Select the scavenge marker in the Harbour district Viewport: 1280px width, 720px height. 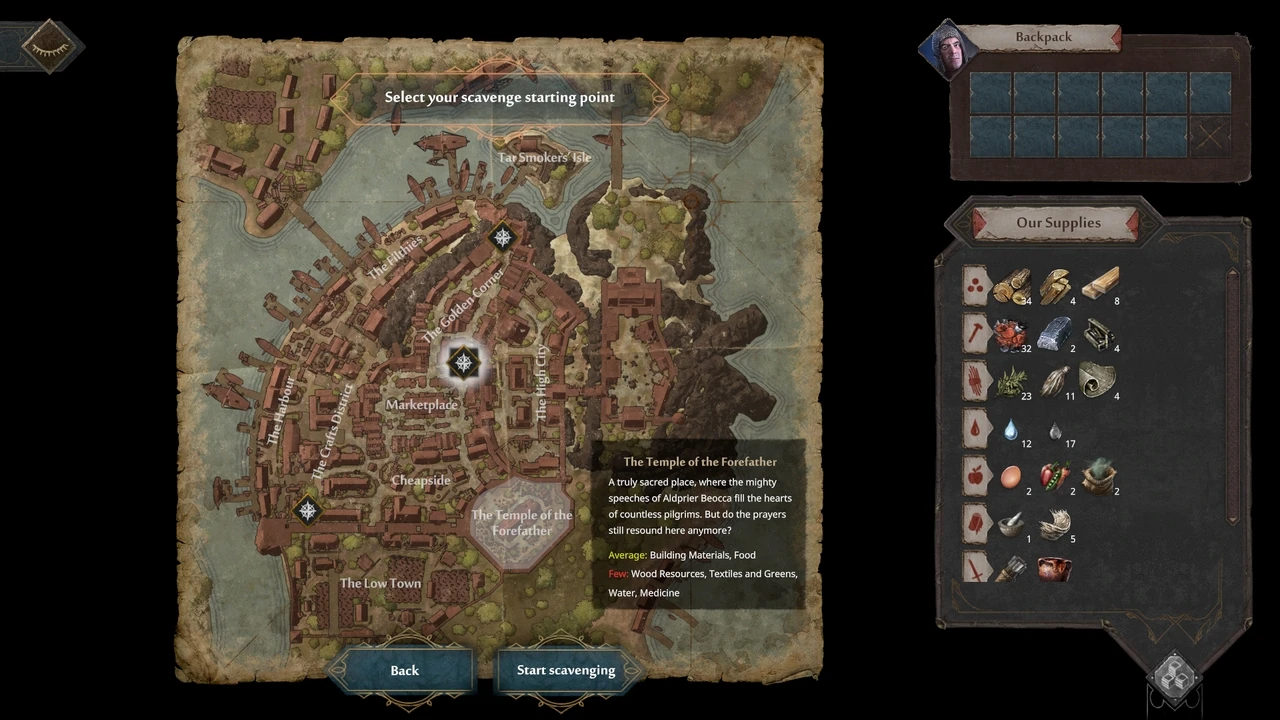coord(308,511)
